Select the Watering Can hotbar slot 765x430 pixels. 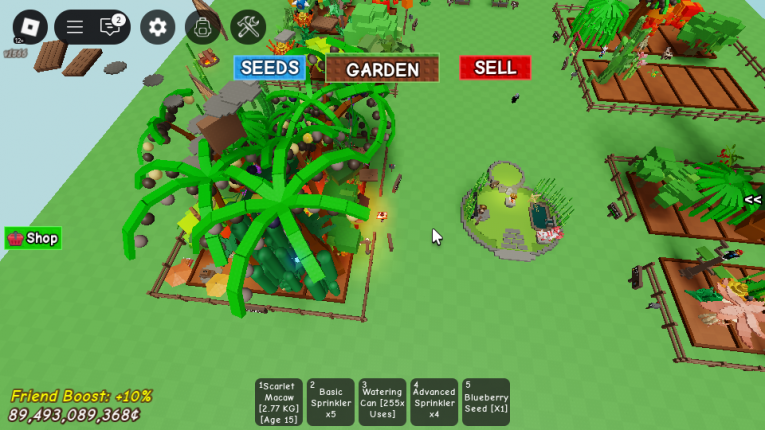(382, 402)
